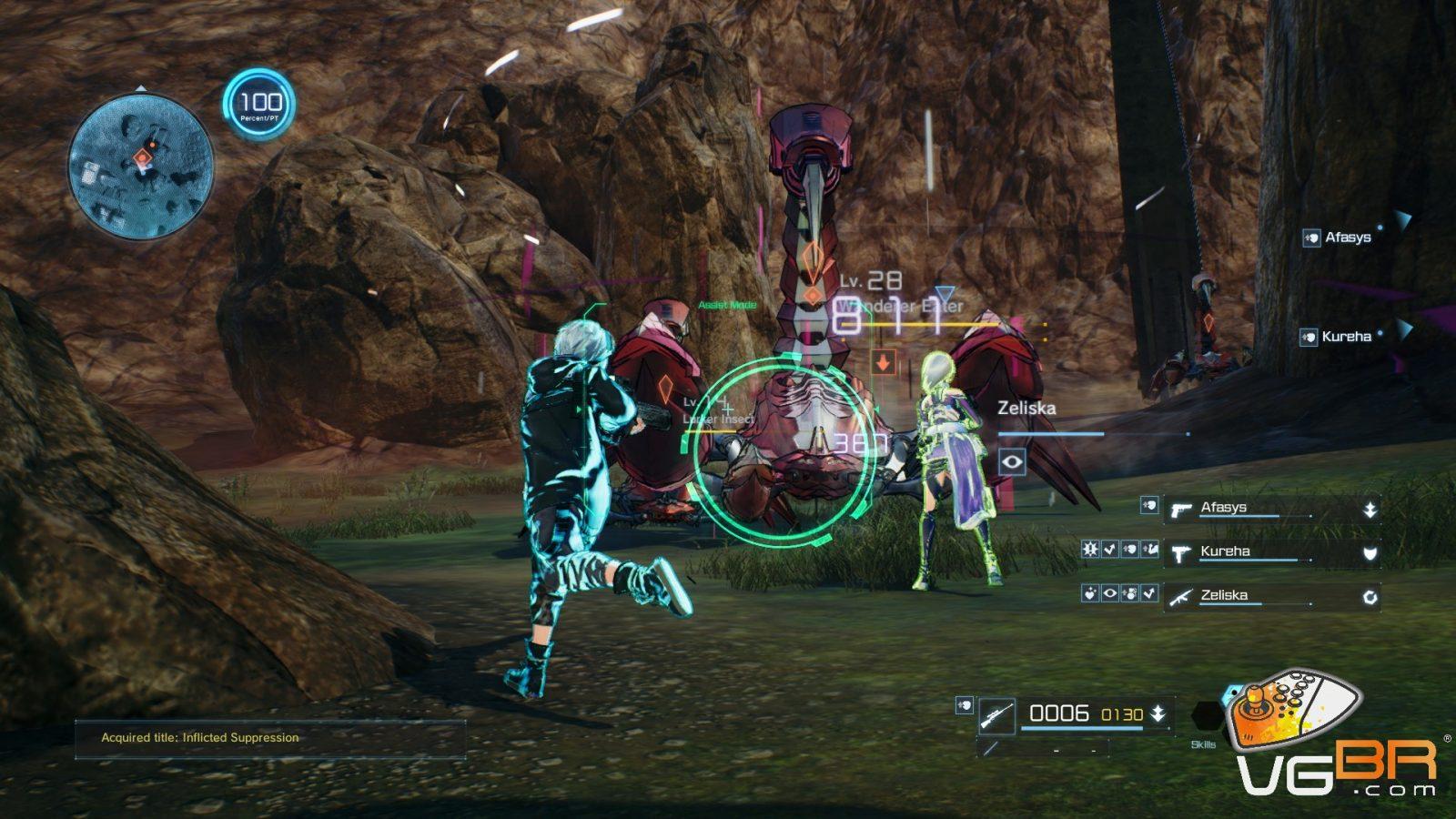The width and height of the screenshot is (1456, 819).
Task: Open the Skills hexagon palette
Action: click(x=1206, y=717)
